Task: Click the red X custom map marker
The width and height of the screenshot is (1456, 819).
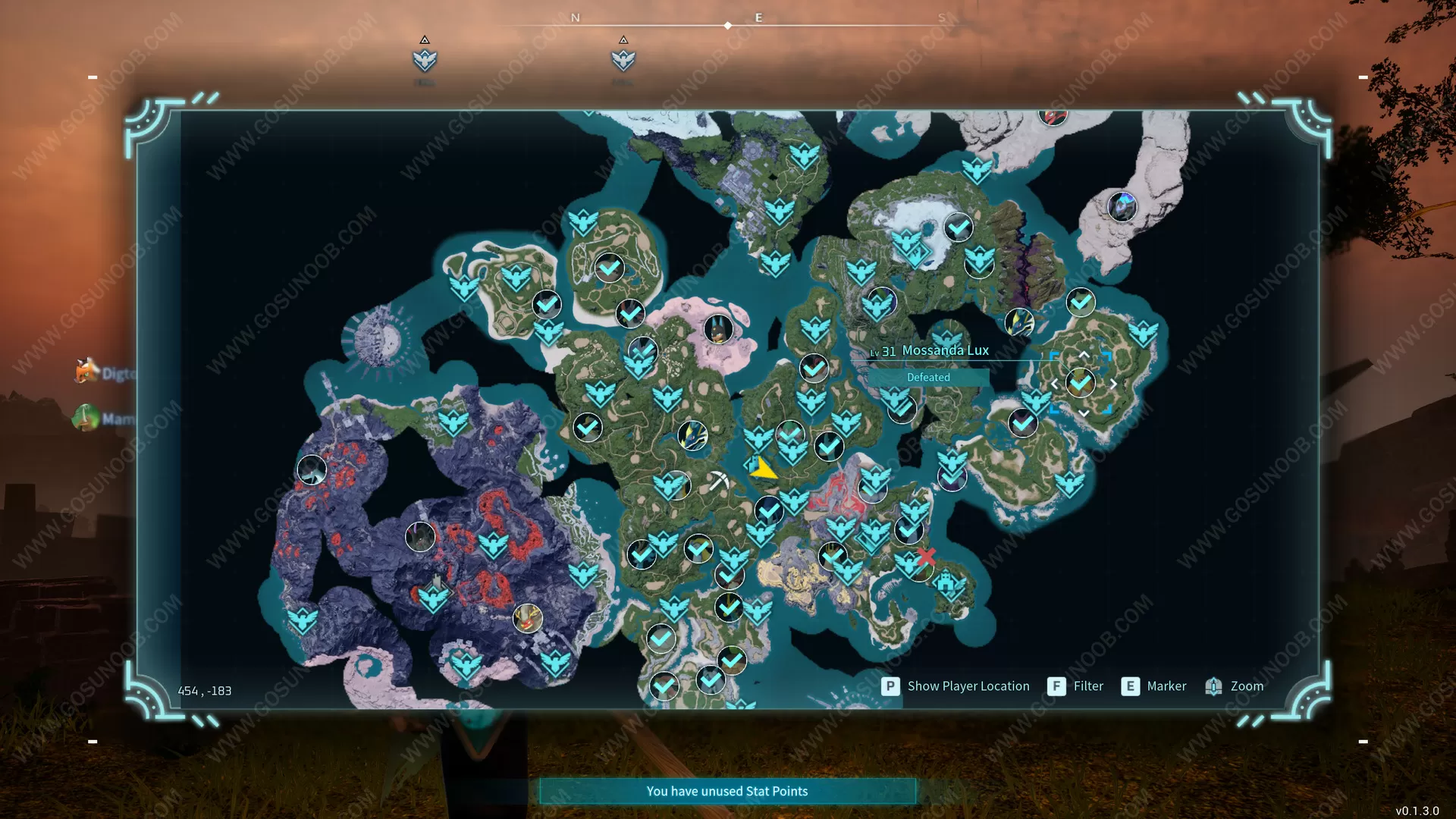Action: tap(926, 557)
